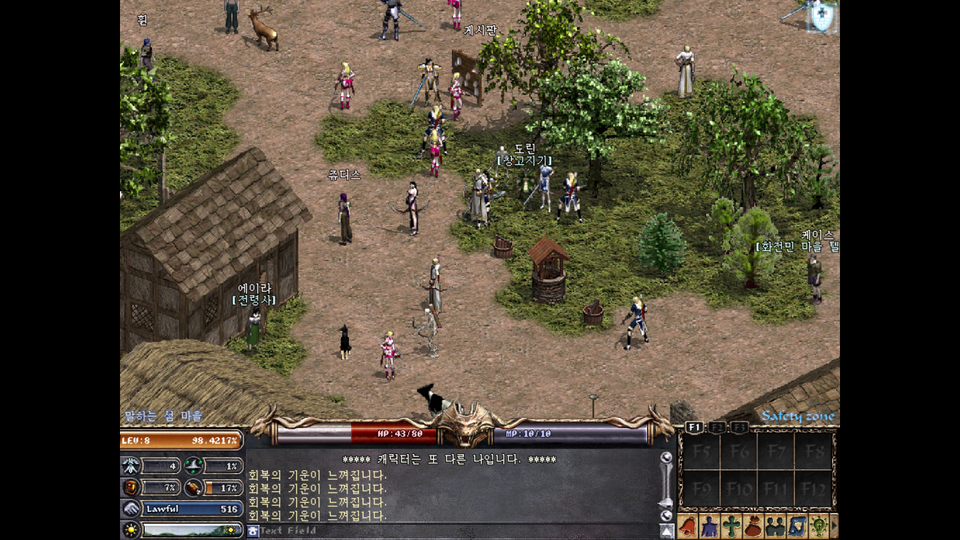Click the green cross icon
960x540 pixels.
[x=732, y=526]
